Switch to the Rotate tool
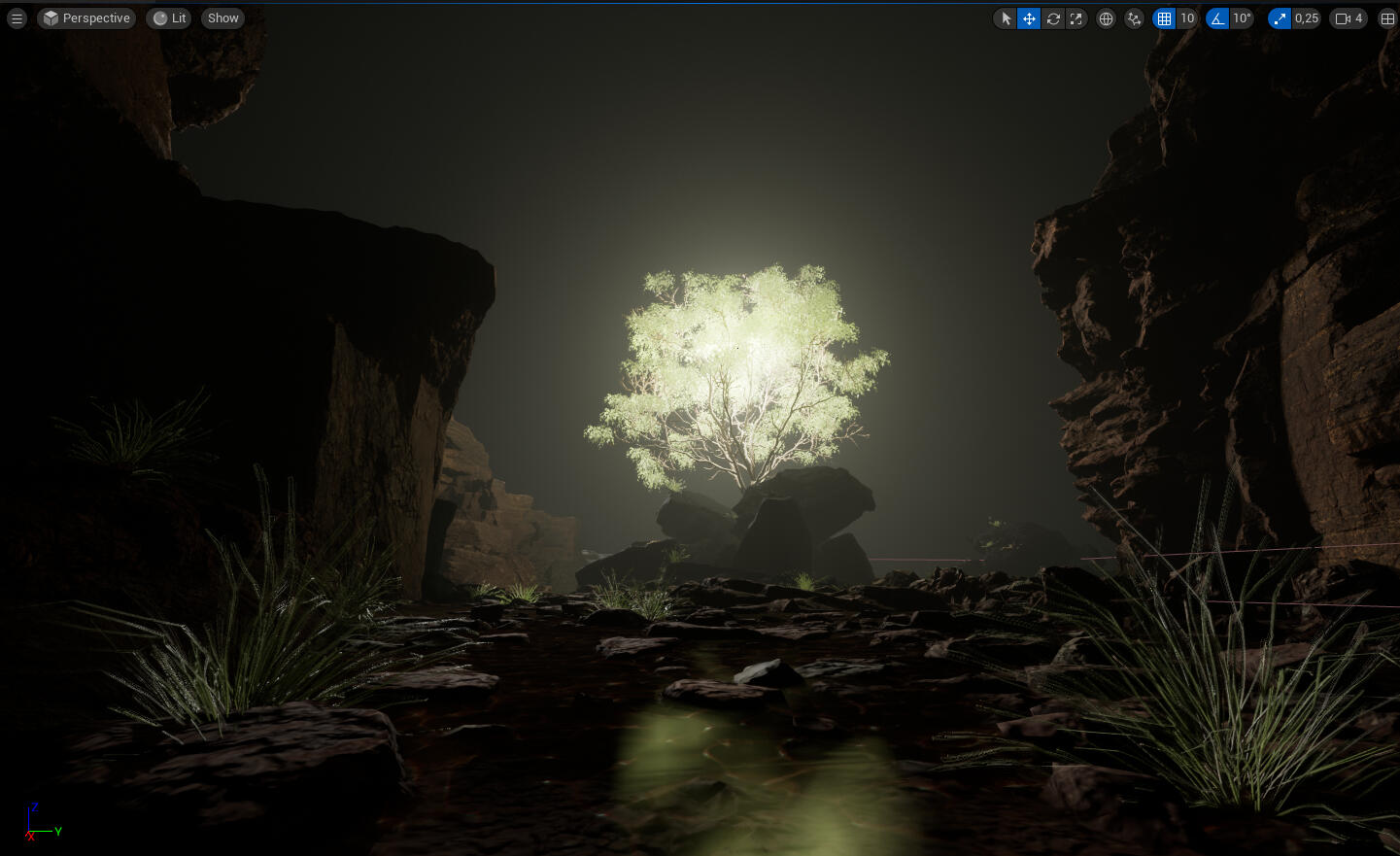 click(x=1053, y=18)
